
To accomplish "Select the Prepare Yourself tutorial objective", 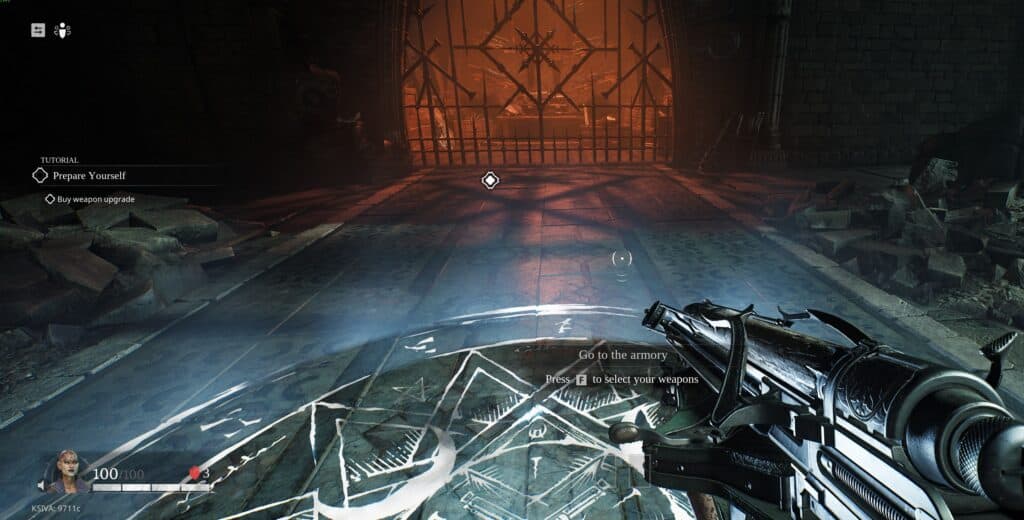I will coord(89,175).
